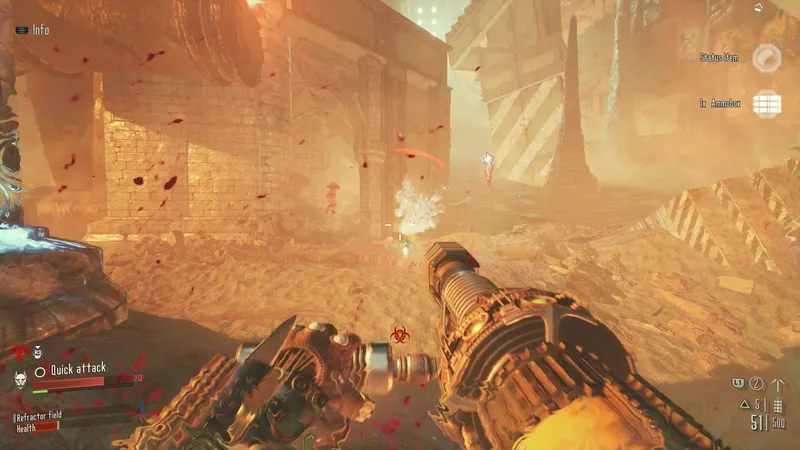The height and width of the screenshot is (450, 800).
Task: Click the demon skull quick attack icon
Action: point(19,380)
